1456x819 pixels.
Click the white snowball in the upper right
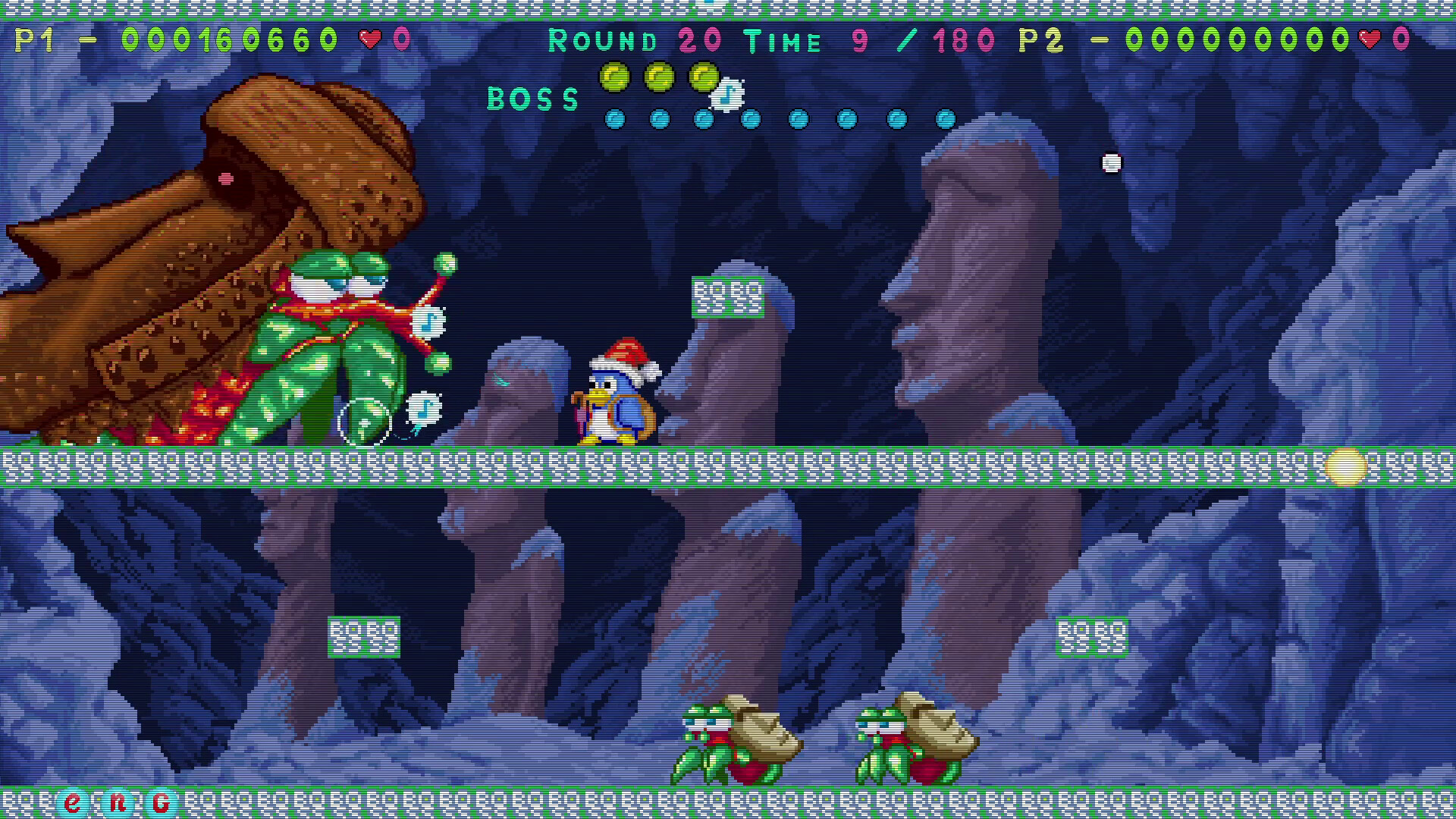pos(1112,162)
